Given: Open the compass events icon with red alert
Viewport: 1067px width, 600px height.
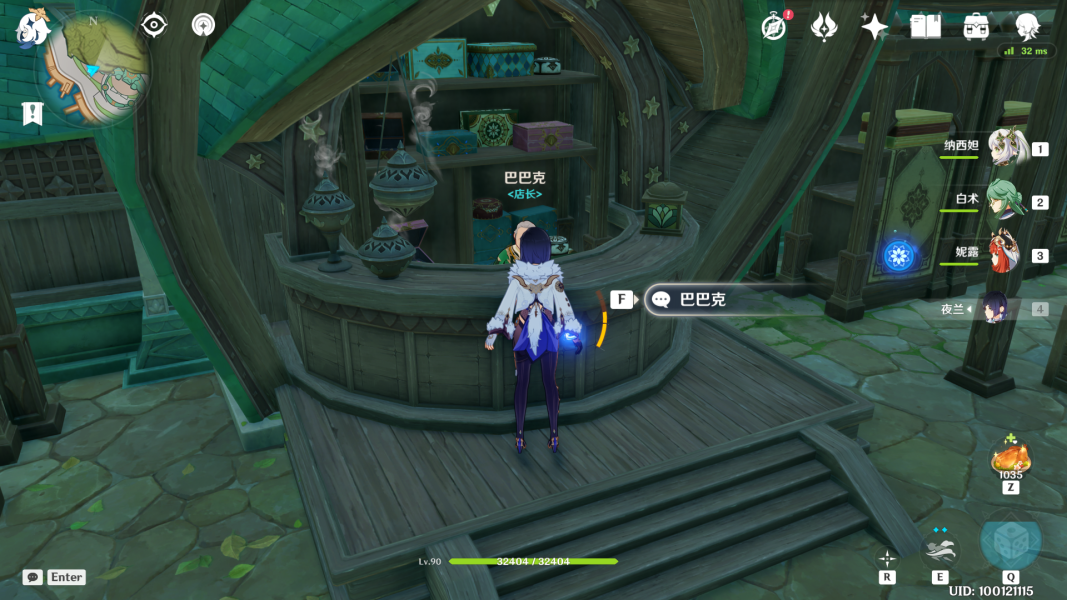Looking at the screenshot, I should [774, 27].
